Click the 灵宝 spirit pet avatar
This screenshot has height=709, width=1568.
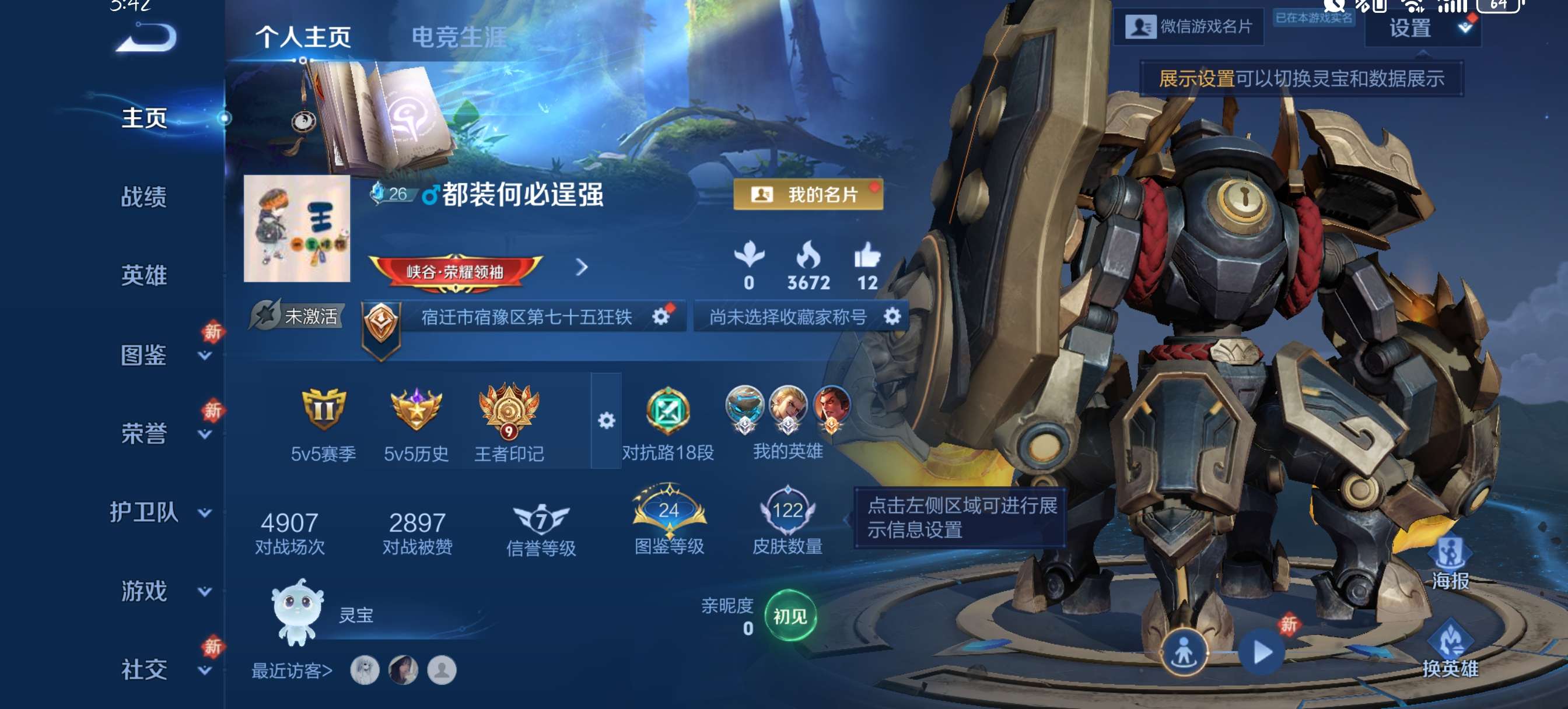(x=298, y=615)
